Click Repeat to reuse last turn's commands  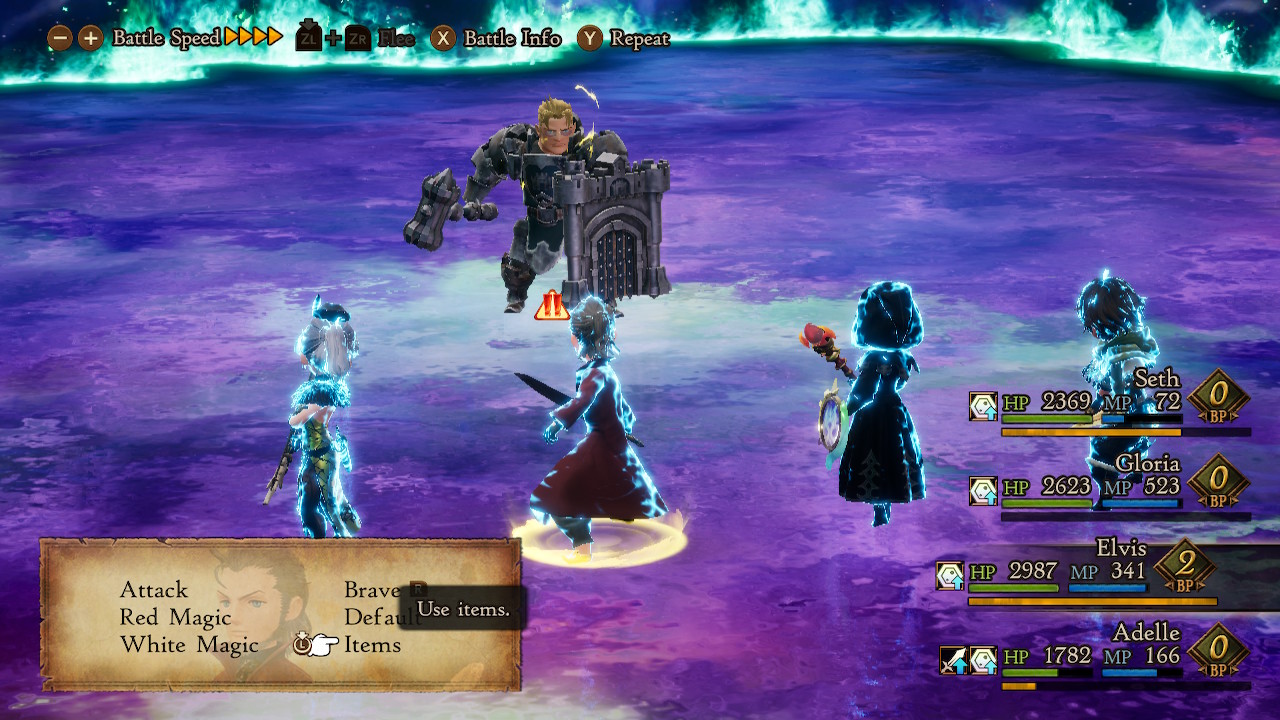click(x=639, y=39)
